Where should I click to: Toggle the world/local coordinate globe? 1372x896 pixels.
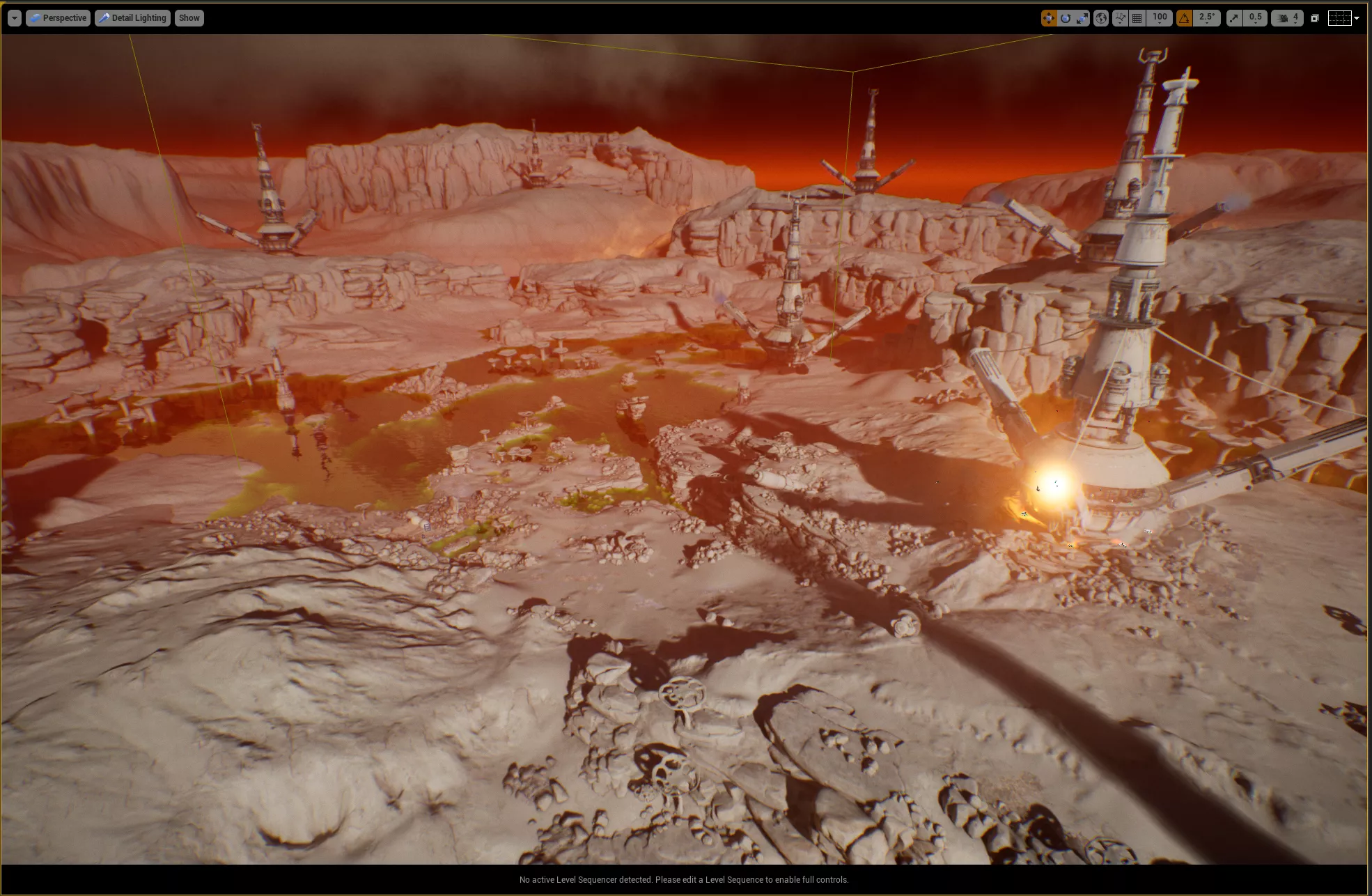click(x=1101, y=18)
